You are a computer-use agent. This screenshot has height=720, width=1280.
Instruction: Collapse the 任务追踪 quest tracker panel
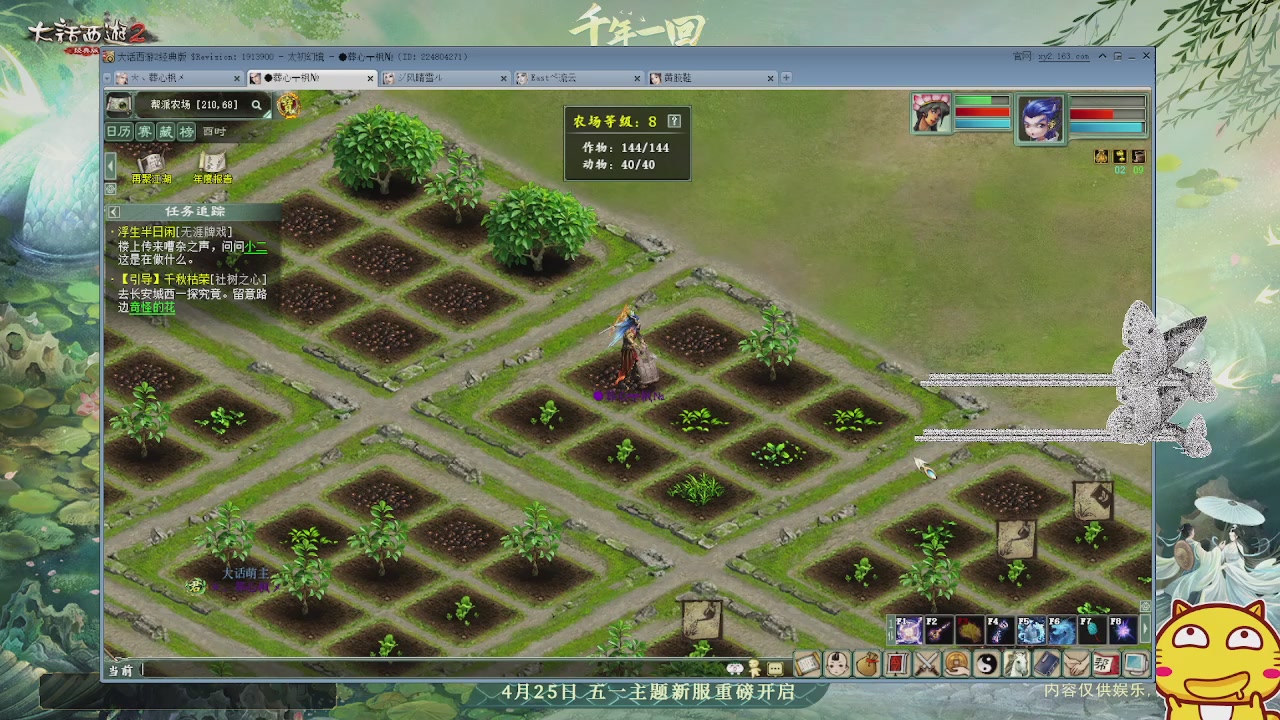[113, 211]
